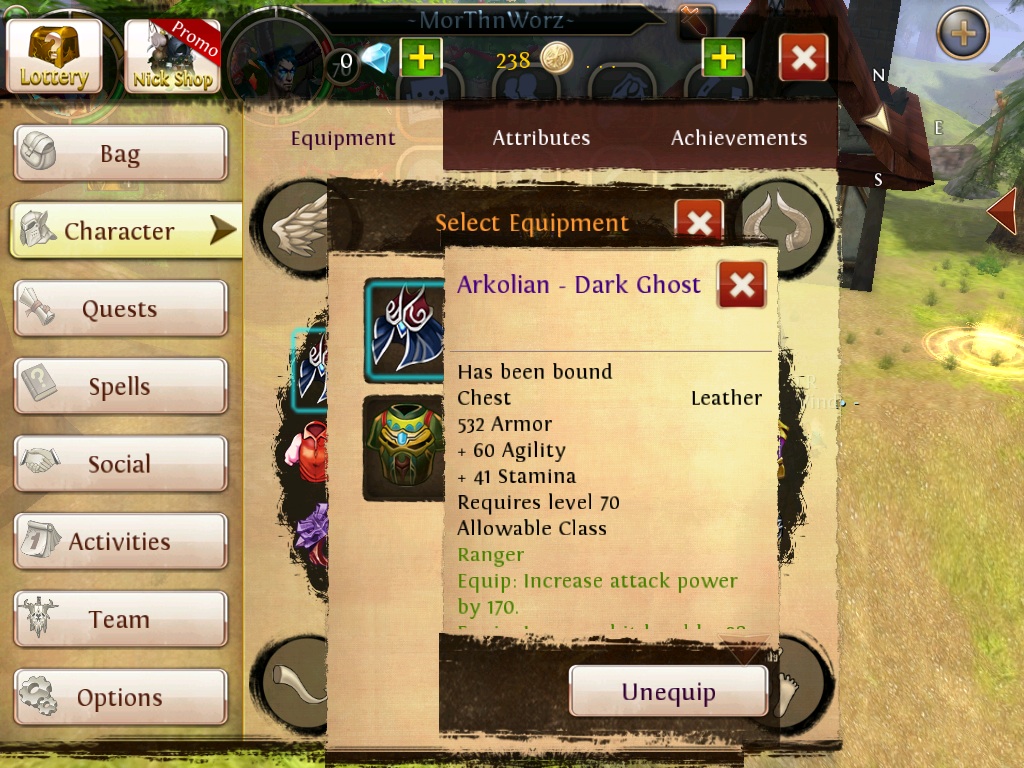Image resolution: width=1024 pixels, height=768 pixels.
Task: Close the character panel with top red X
Action: point(803,58)
